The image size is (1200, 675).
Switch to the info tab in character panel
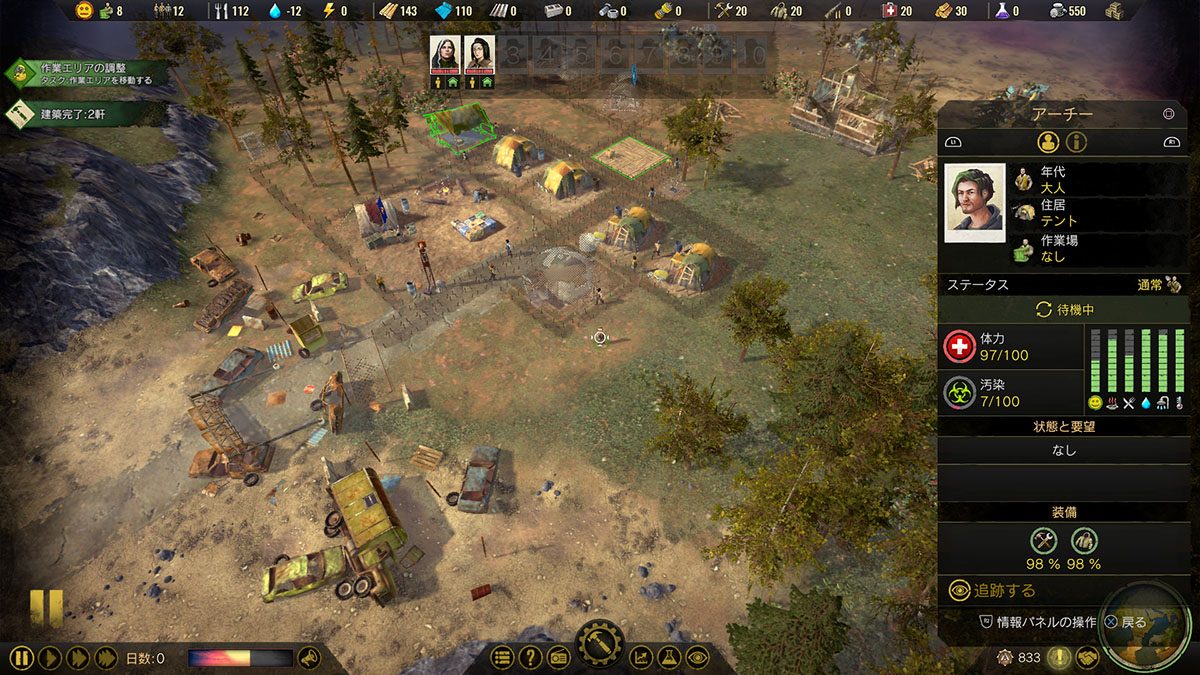(1076, 142)
